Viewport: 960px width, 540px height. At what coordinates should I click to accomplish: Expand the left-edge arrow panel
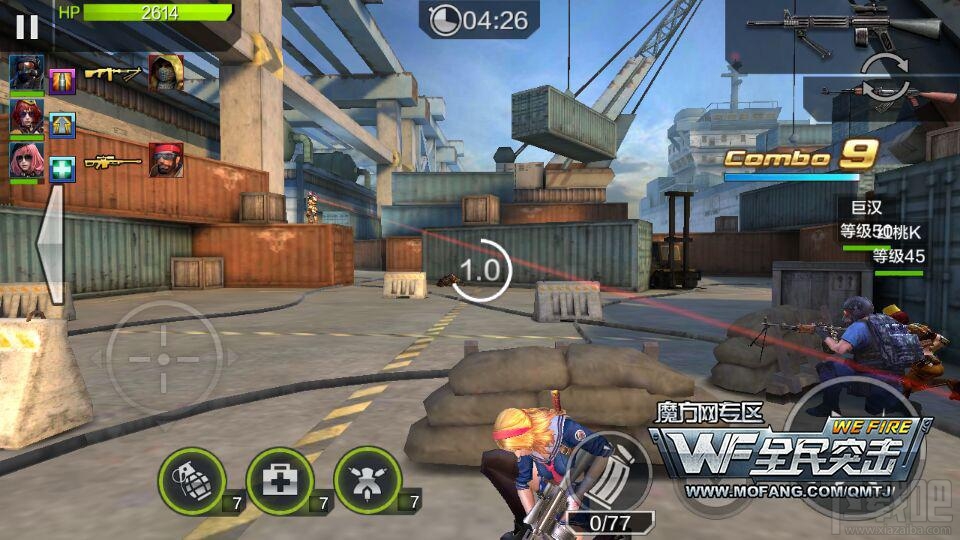tap(50, 247)
